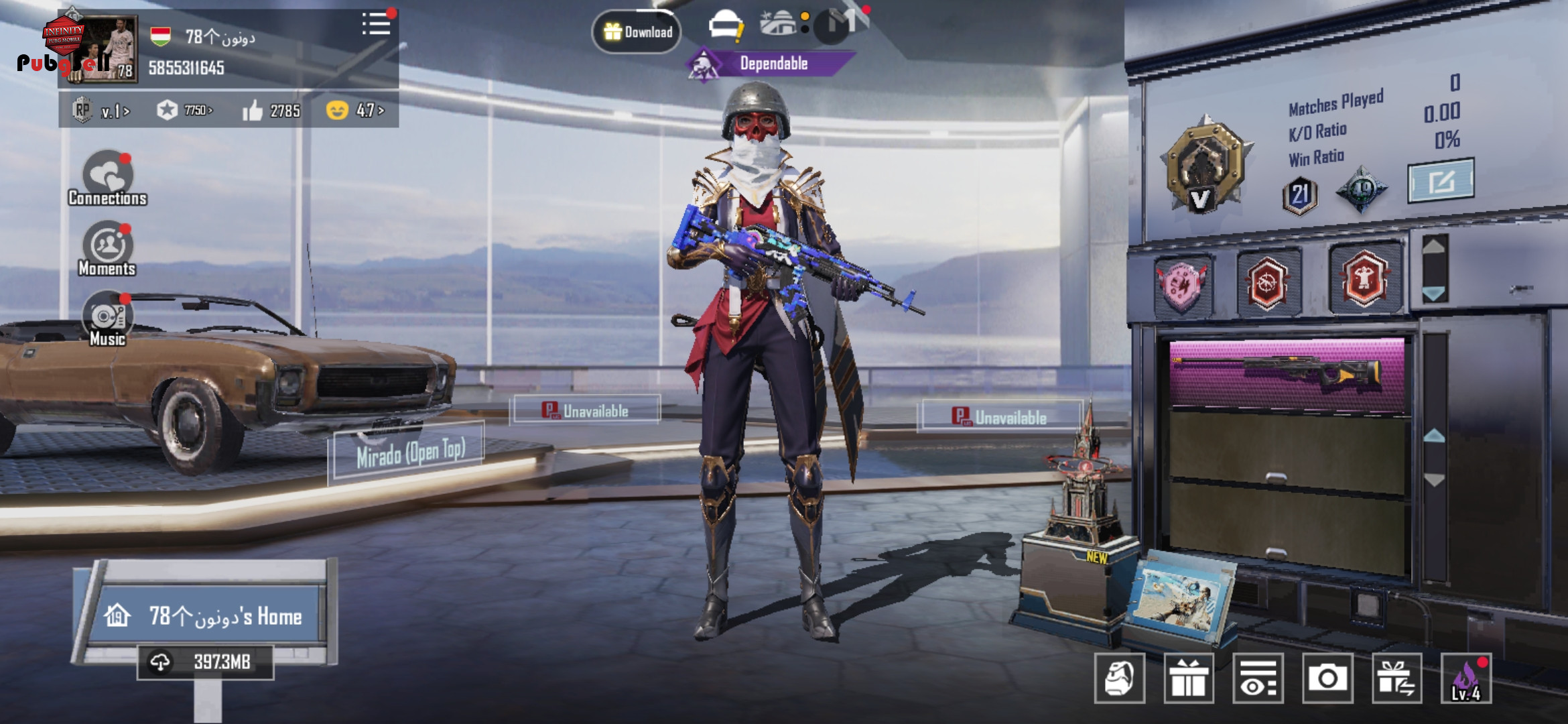1568x724 pixels.
Task: Give a like with the thumbs-up icon
Action: [253, 111]
